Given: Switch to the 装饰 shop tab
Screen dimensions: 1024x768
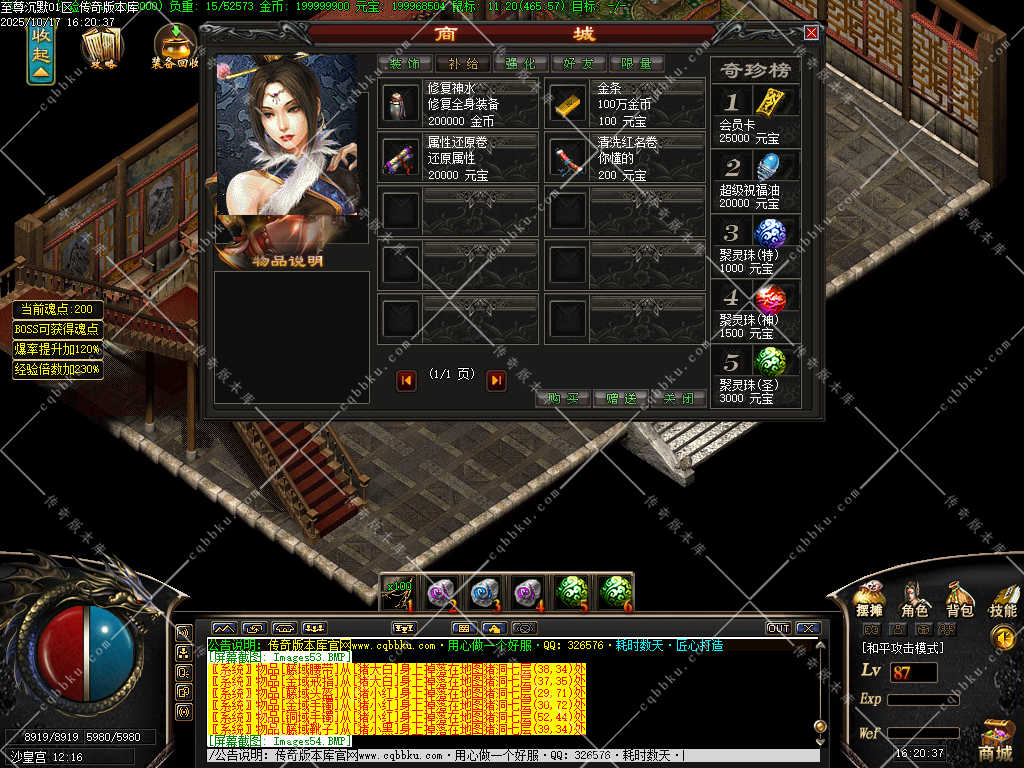Looking at the screenshot, I should [x=404, y=63].
